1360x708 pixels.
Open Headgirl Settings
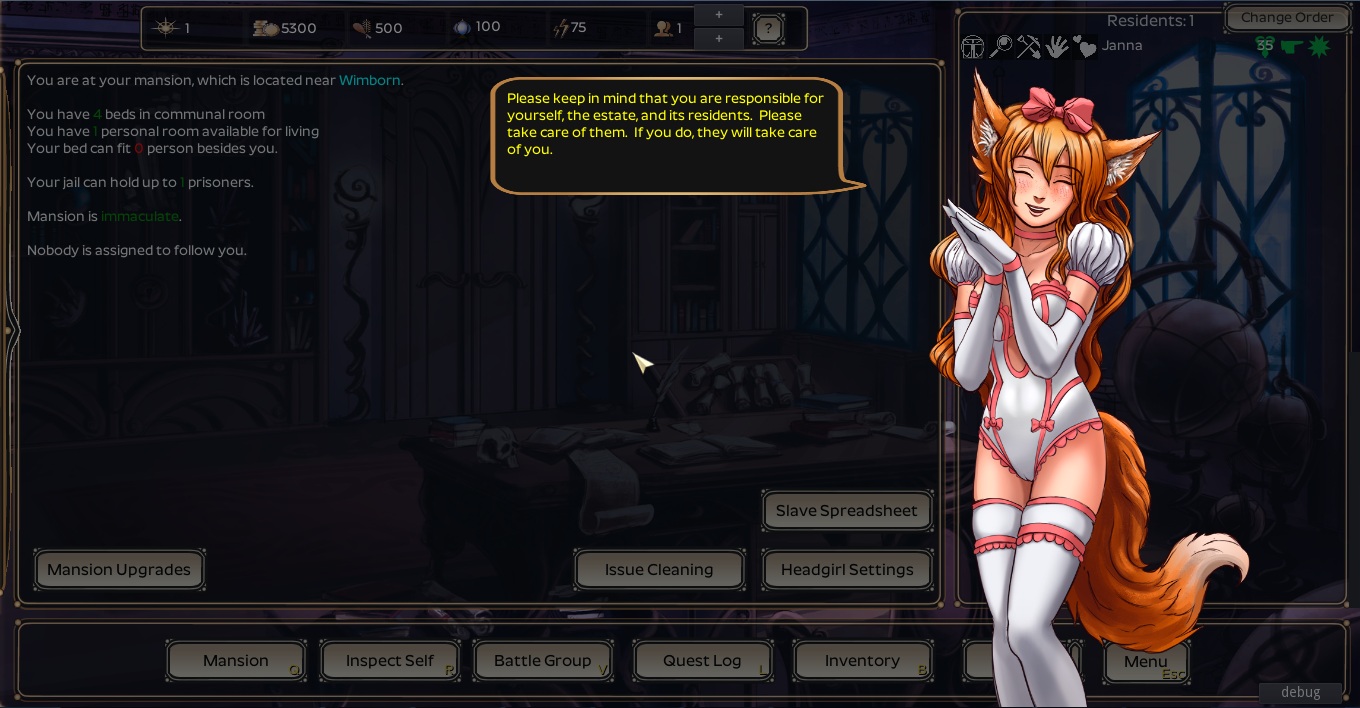[x=847, y=570]
